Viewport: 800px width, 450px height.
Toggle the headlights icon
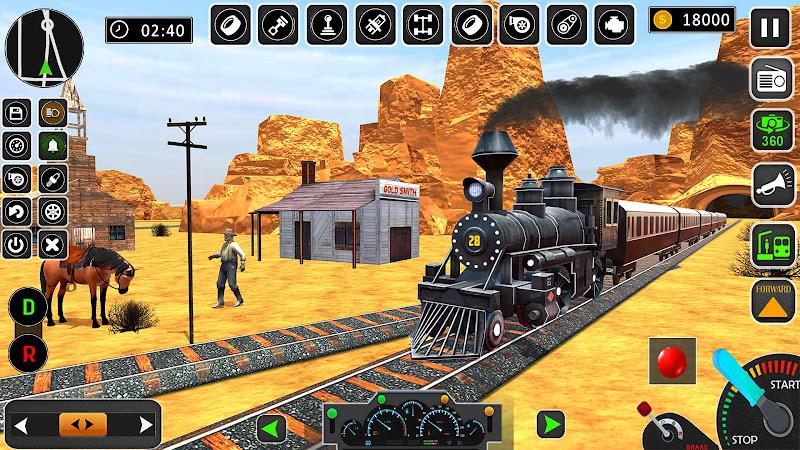point(50,113)
